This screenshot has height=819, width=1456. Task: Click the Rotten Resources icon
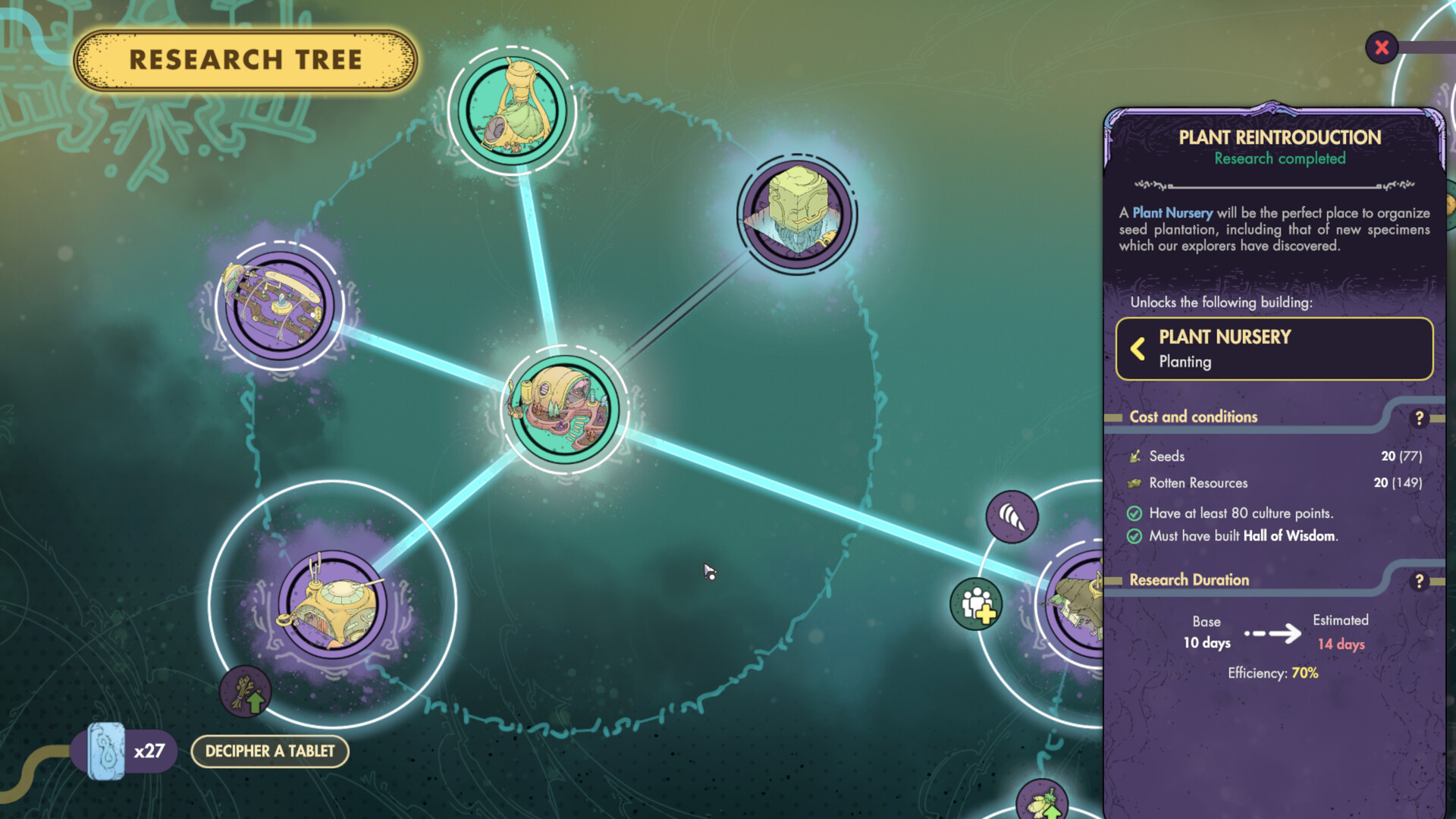[1133, 483]
